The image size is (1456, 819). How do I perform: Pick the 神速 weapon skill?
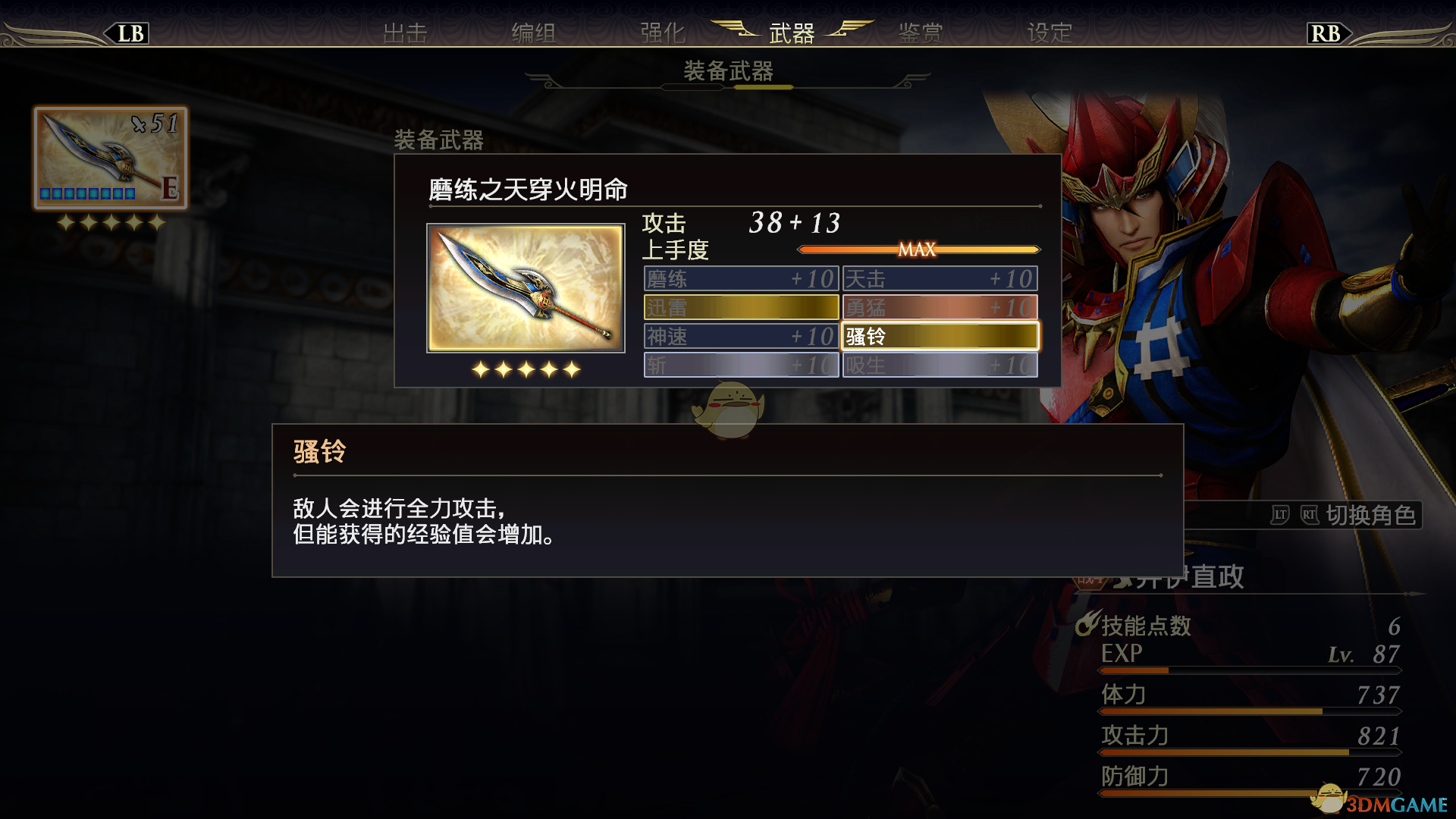click(741, 336)
